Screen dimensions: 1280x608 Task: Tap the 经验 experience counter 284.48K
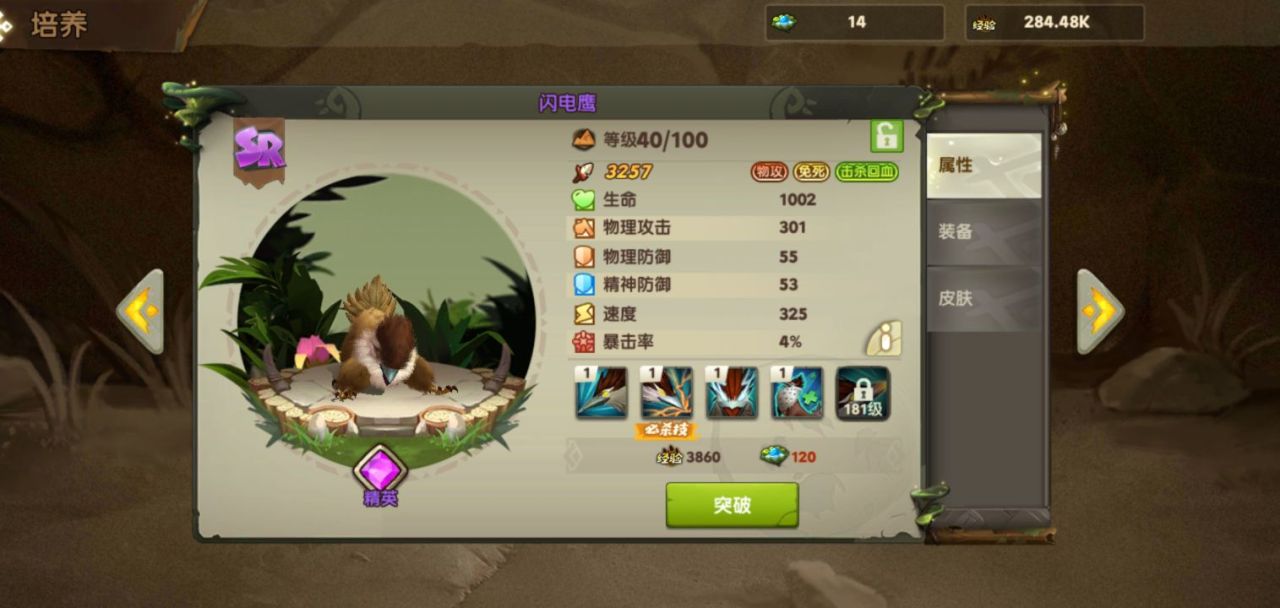pos(1054,22)
